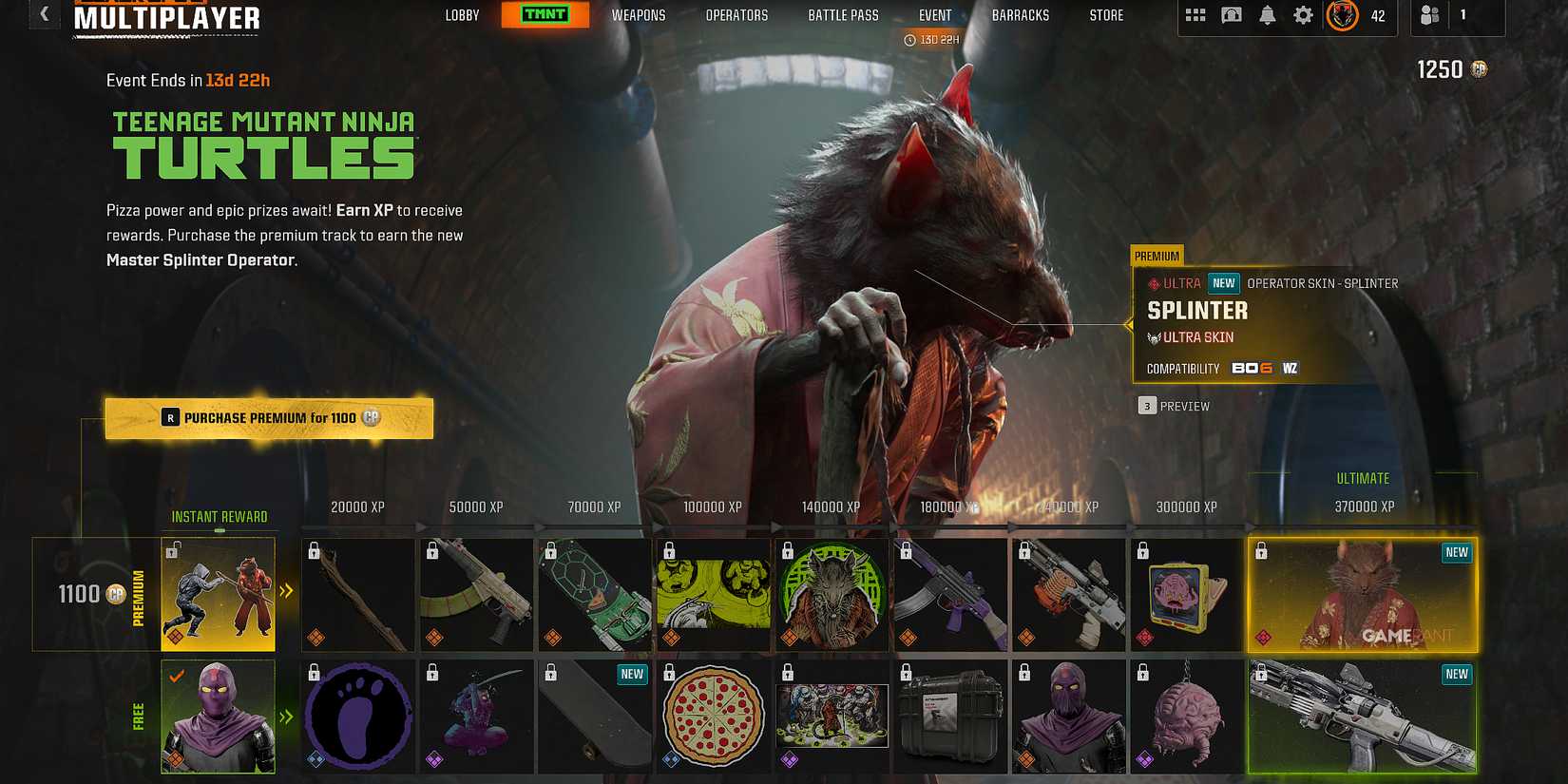Select the pizza reward thumbnail in the free track

pyautogui.click(x=713, y=716)
